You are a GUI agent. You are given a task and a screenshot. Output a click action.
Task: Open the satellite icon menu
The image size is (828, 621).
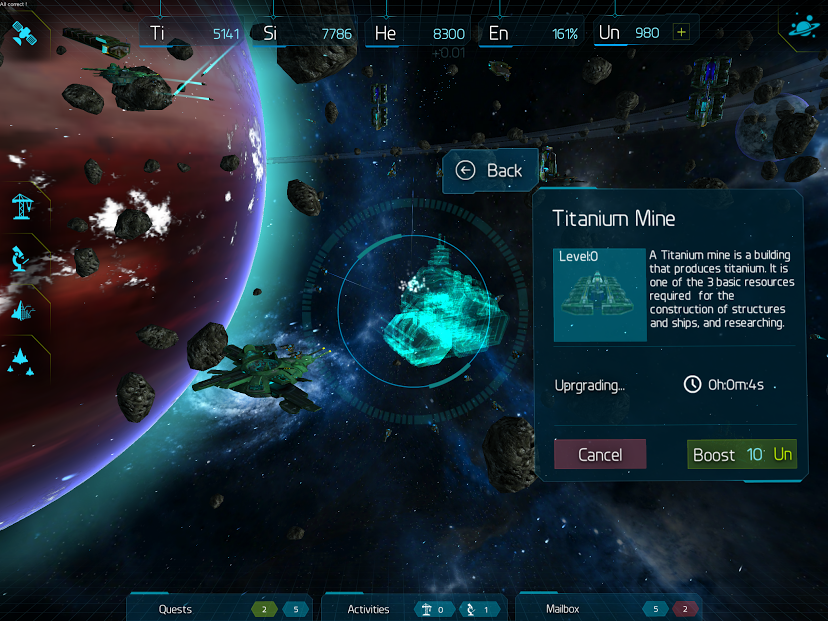click(23, 35)
